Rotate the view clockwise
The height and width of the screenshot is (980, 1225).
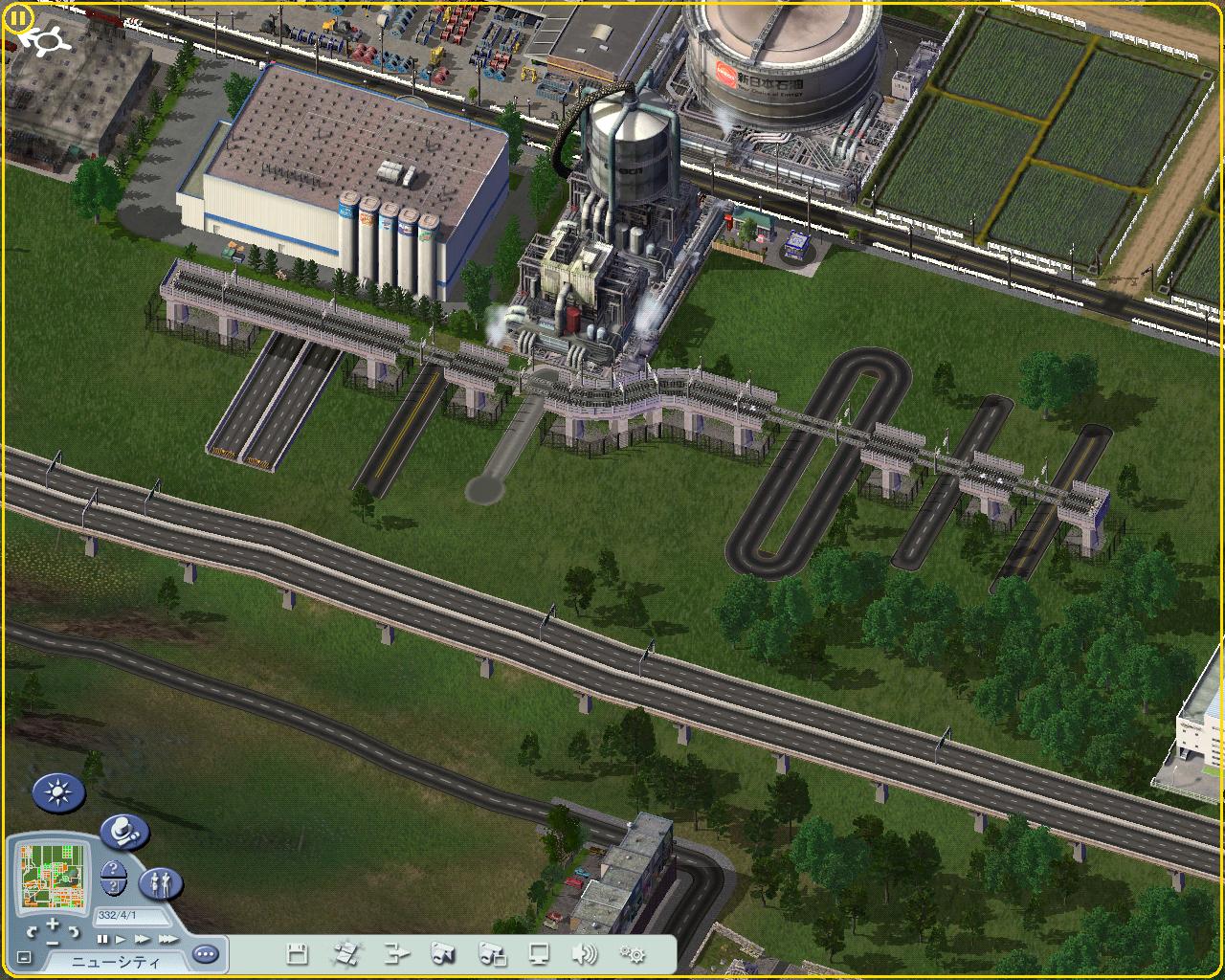(x=75, y=931)
